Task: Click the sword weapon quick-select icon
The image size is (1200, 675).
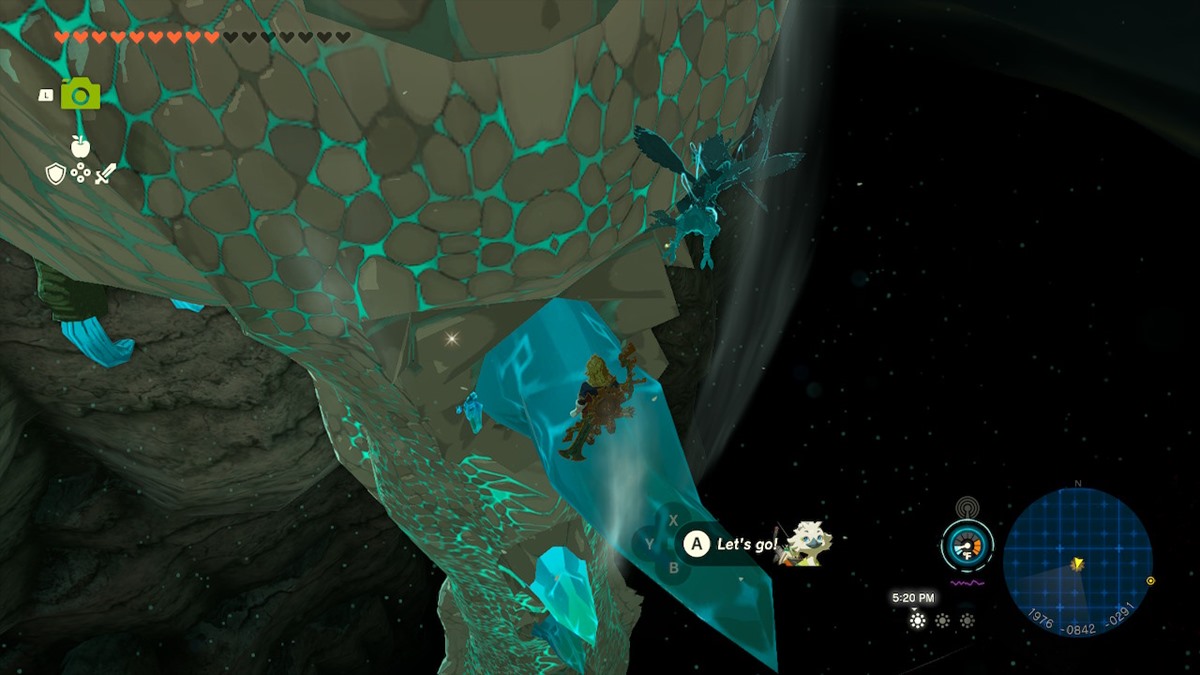Action: click(105, 174)
